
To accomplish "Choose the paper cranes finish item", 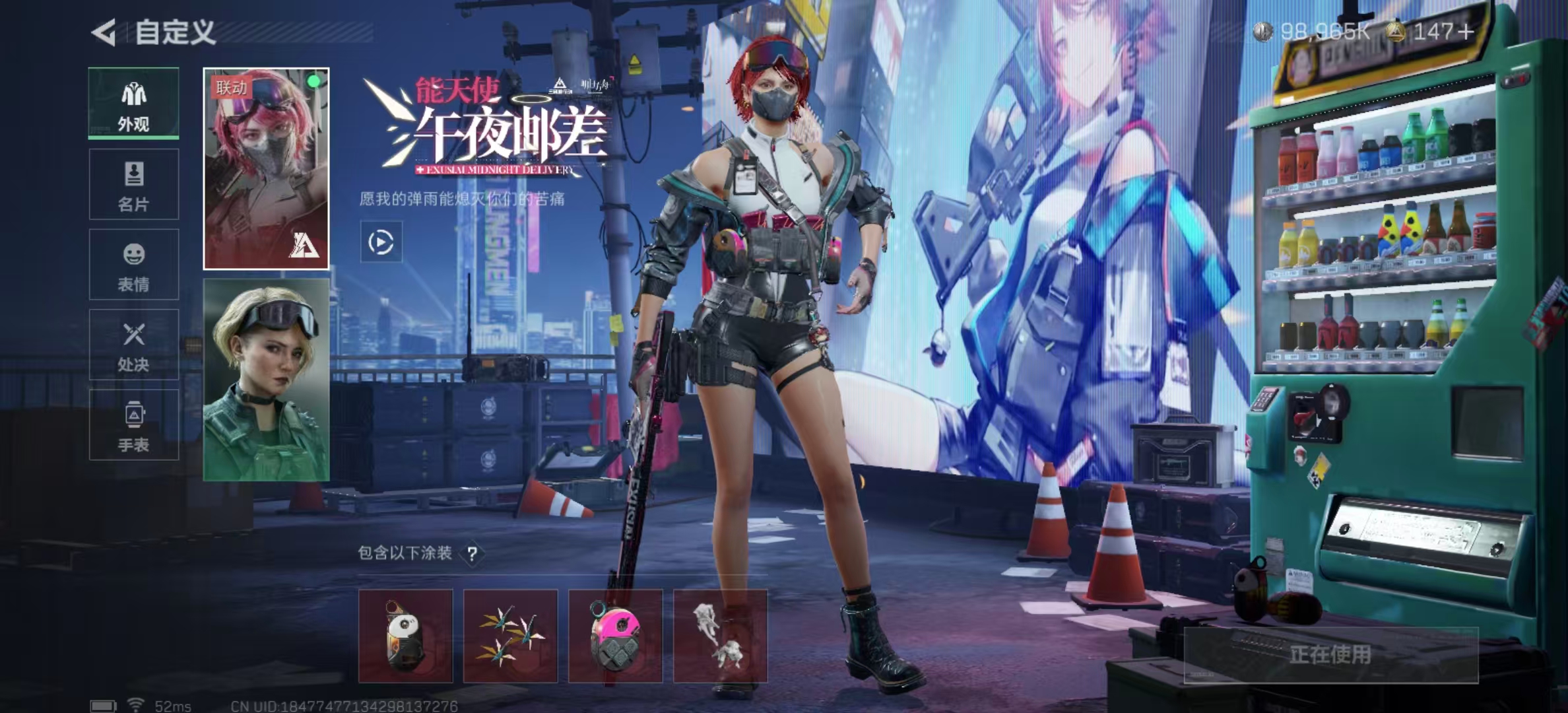I will (510, 636).
